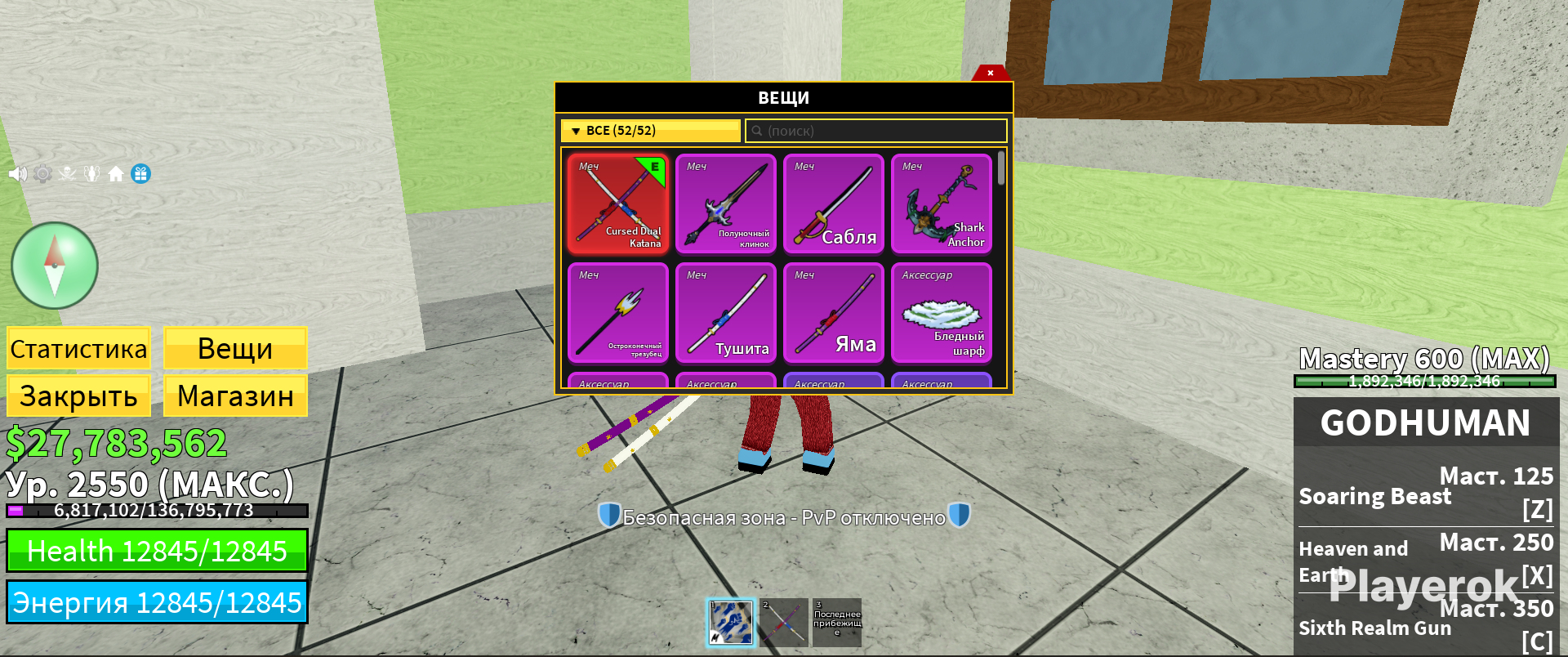Choose the Сабля sword slot
Viewport: 1568px width, 657px height.
pos(834,203)
